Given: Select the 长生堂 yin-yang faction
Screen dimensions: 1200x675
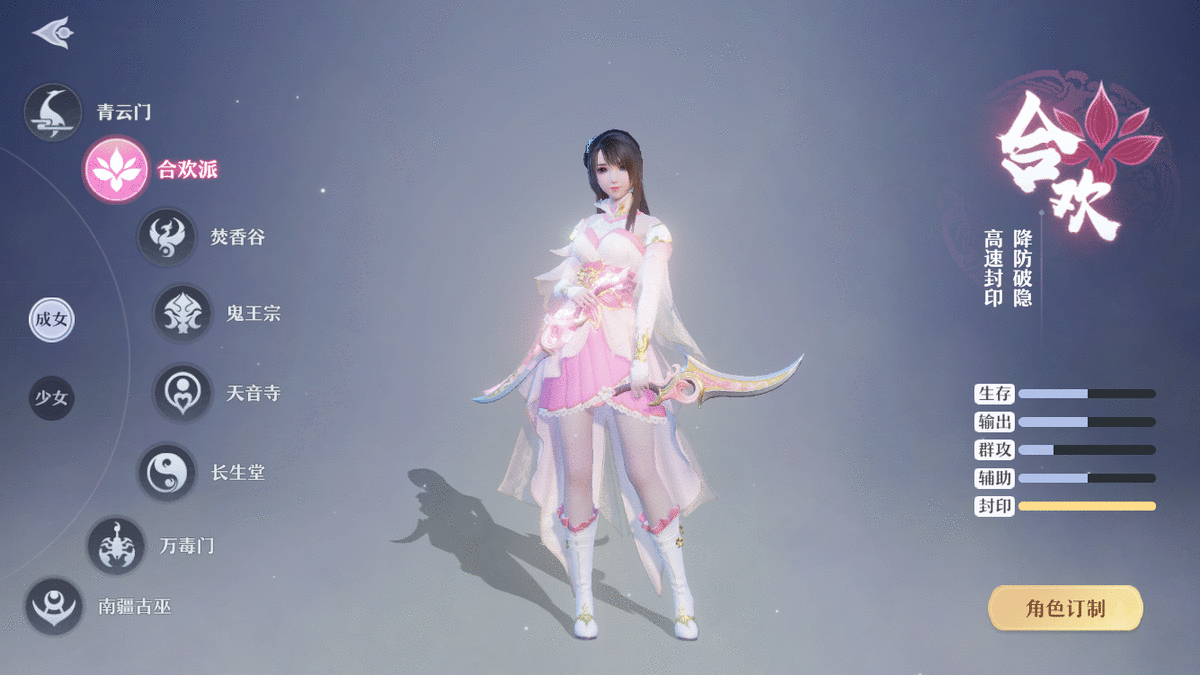Looking at the screenshot, I should pos(166,472).
